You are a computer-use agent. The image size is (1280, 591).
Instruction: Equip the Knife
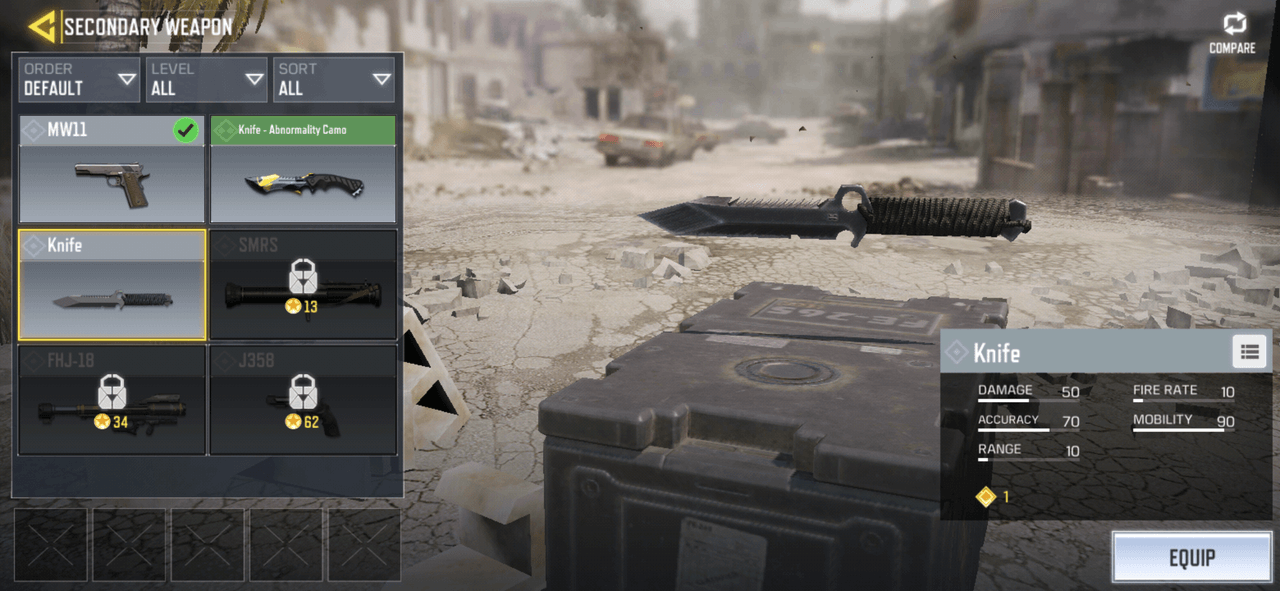click(1191, 557)
